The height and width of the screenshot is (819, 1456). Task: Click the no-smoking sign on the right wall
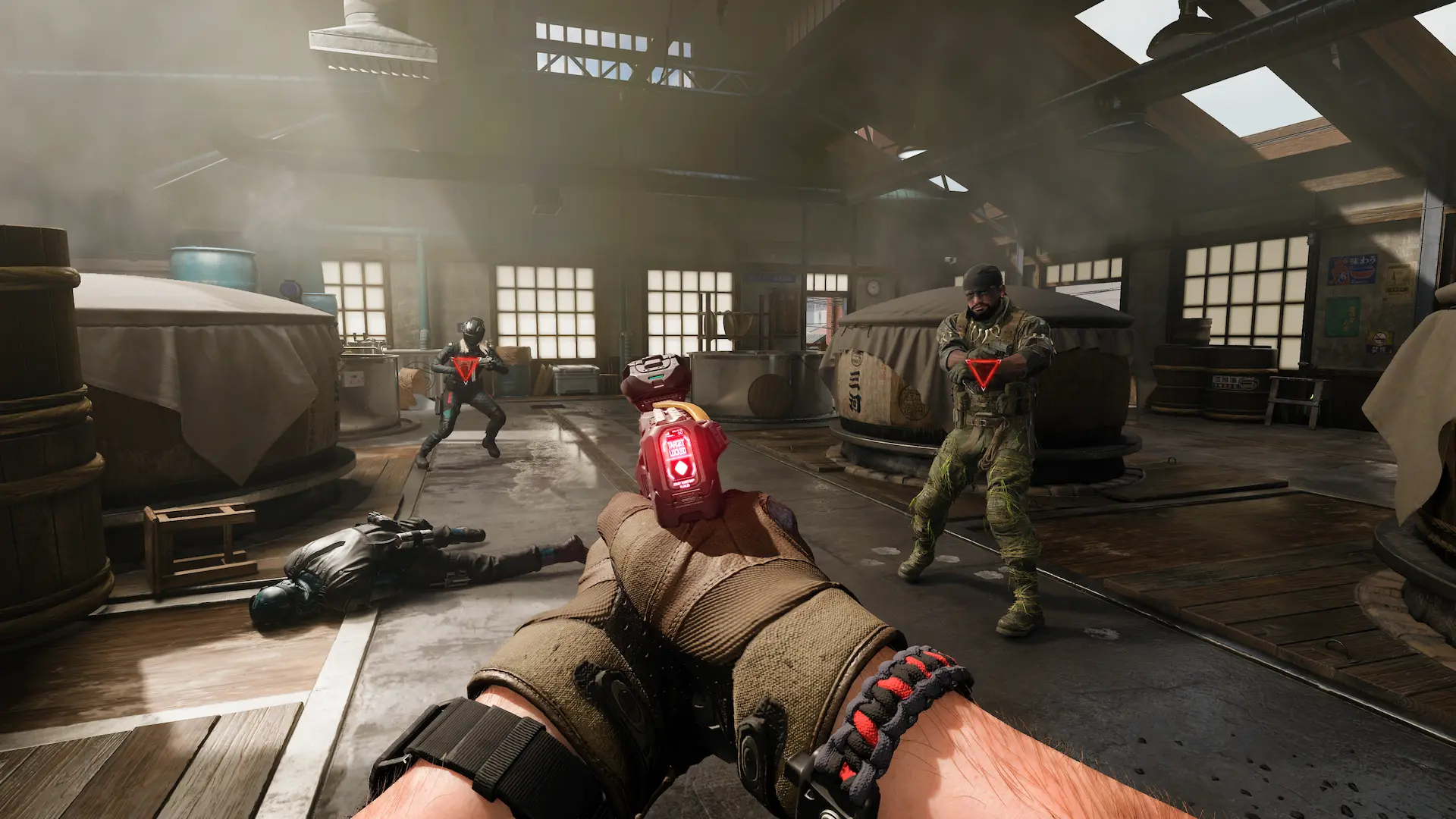(x=1380, y=338)
